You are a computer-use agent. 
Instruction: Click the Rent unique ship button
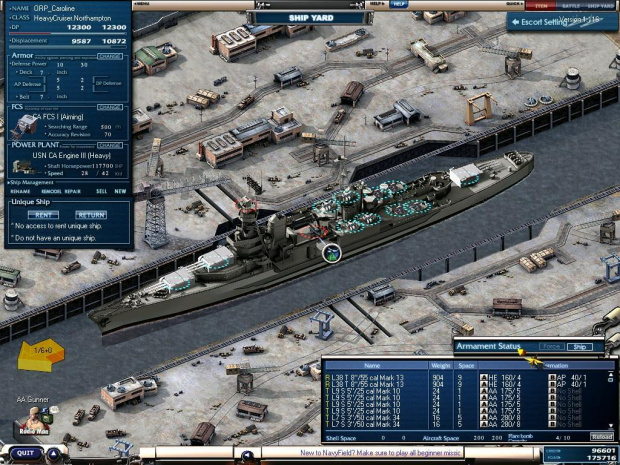tap(42, 215)
